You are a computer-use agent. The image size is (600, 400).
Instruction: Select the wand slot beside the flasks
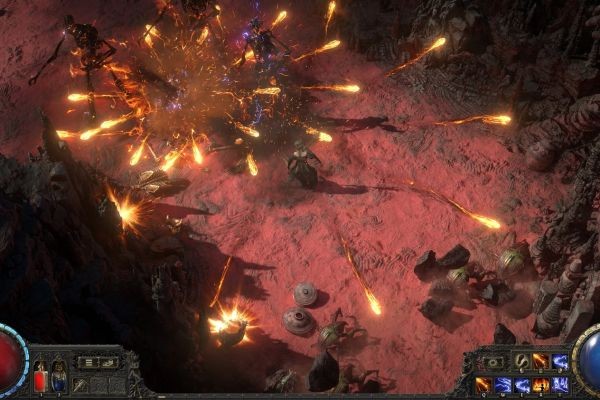point(79,384)
